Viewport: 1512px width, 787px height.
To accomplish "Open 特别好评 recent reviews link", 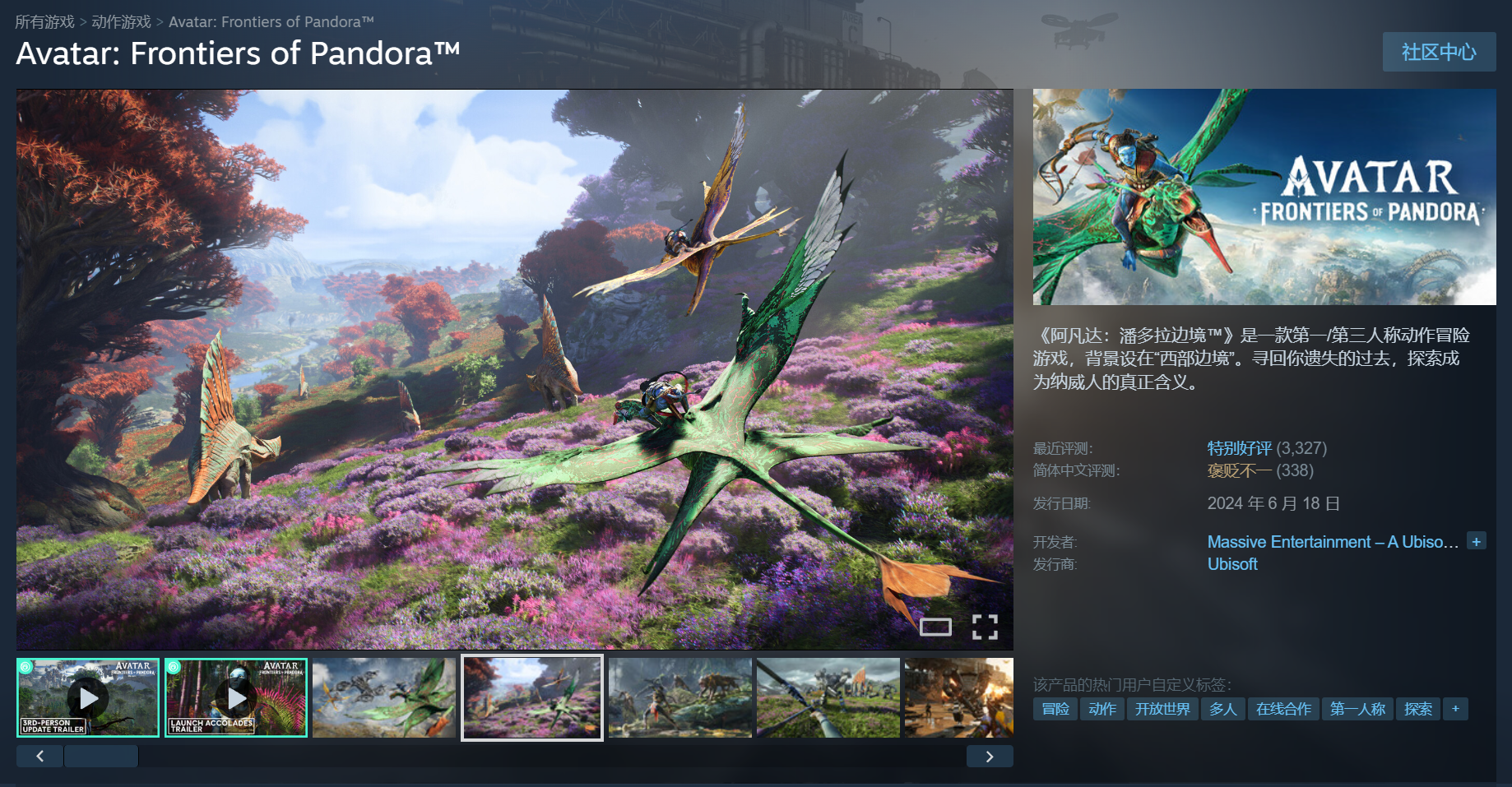I will tap(1239, 448).
